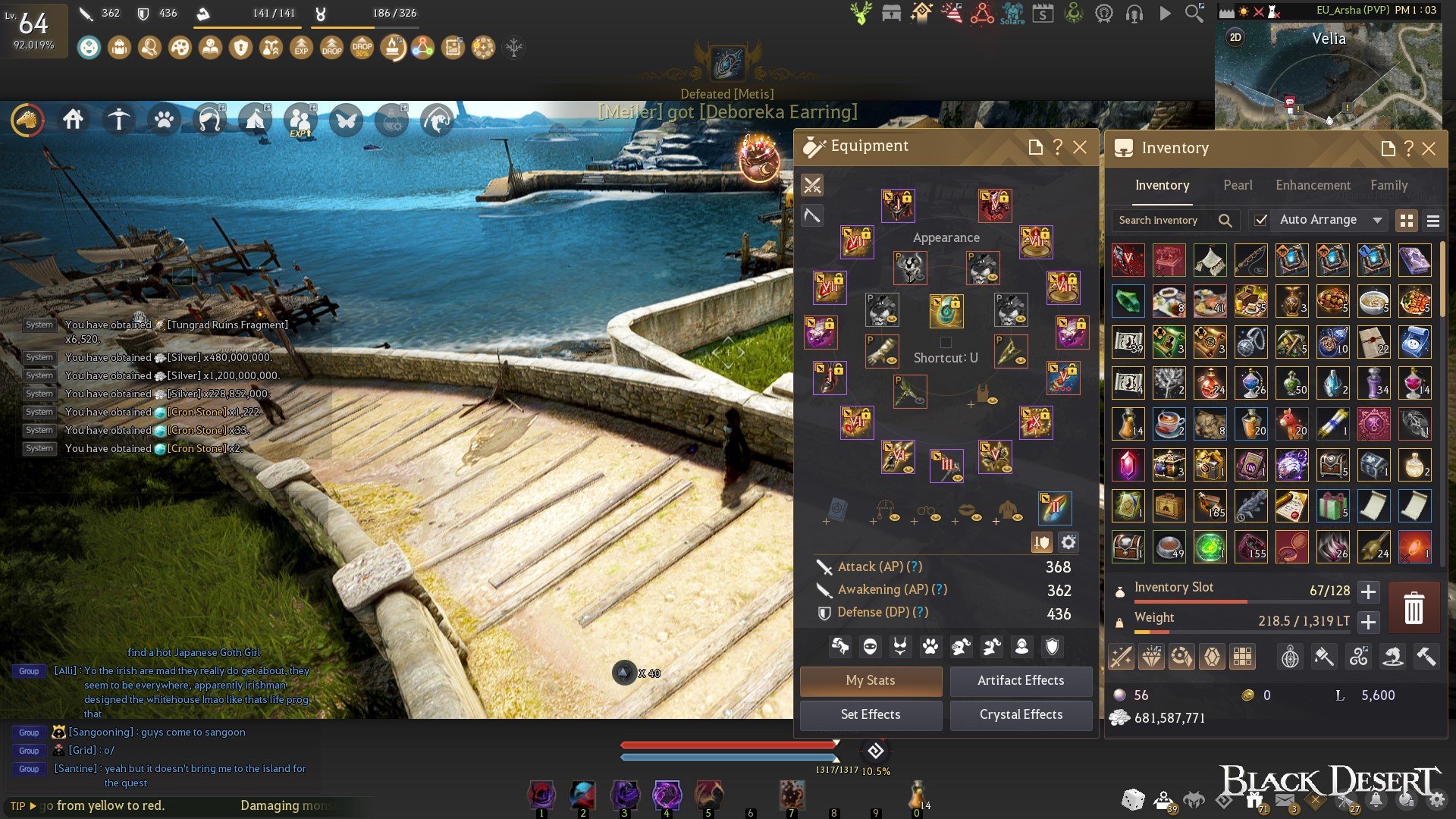Switch to the Pearl tab

[1238, 185]
